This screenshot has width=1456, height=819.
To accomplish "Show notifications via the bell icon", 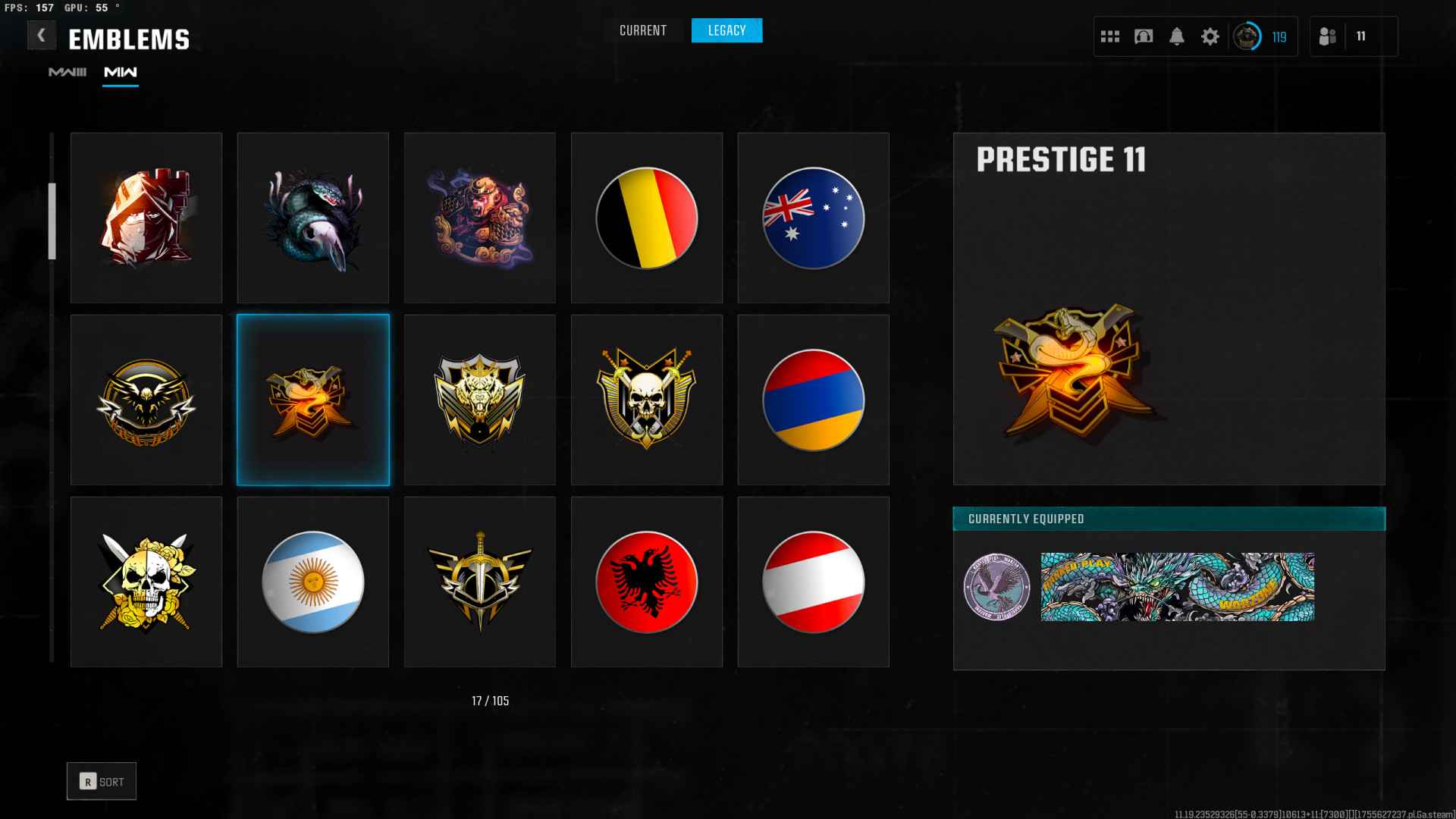I will (x=1176, y=36).
